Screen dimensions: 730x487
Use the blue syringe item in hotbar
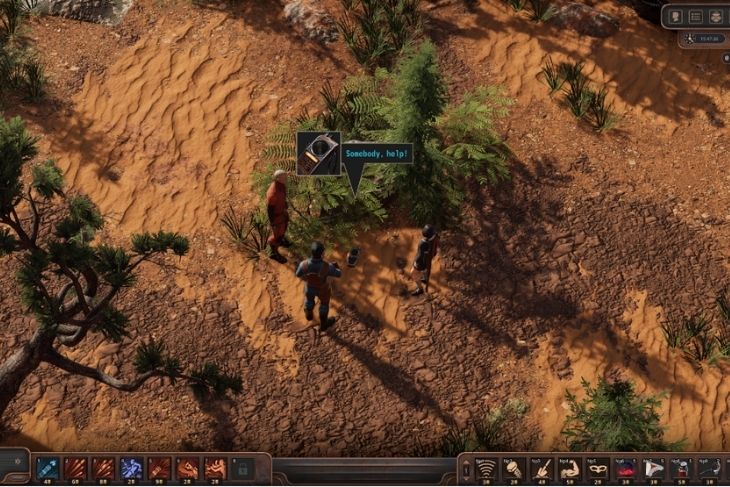pyautogui.click(x=47, y=468)
